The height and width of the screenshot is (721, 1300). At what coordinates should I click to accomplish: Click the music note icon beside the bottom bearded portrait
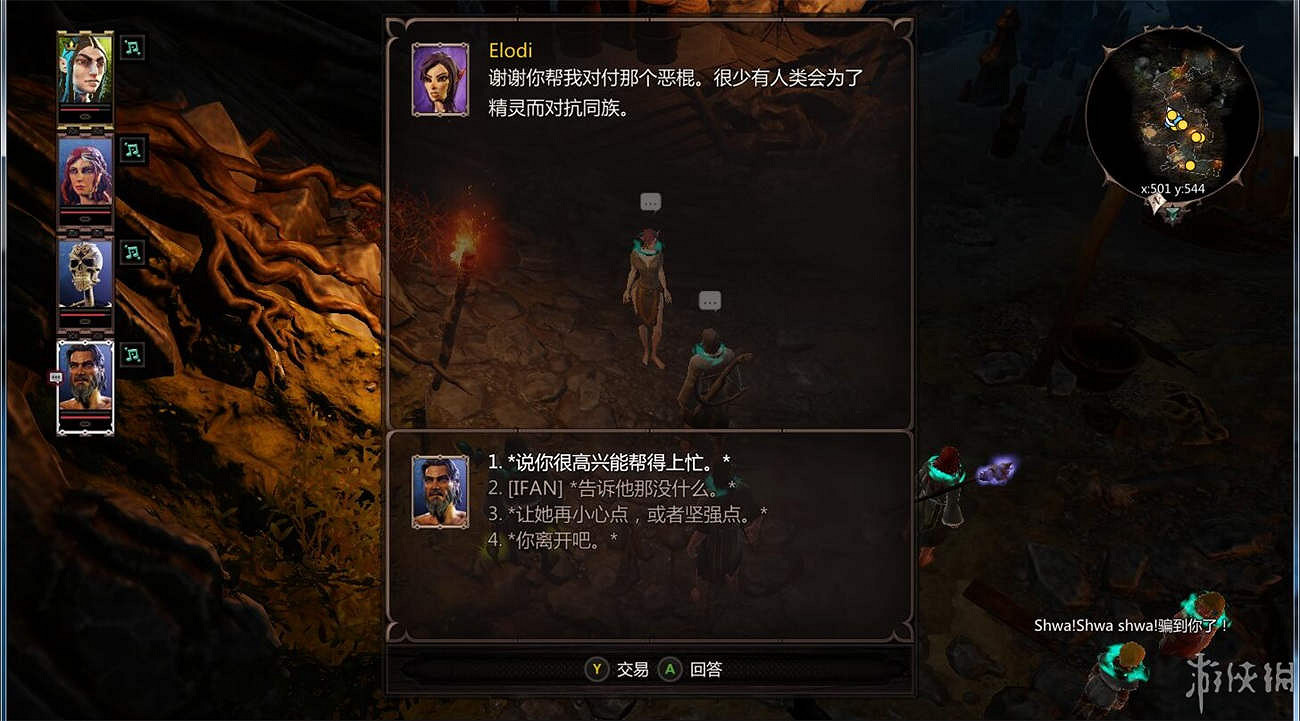131,355
